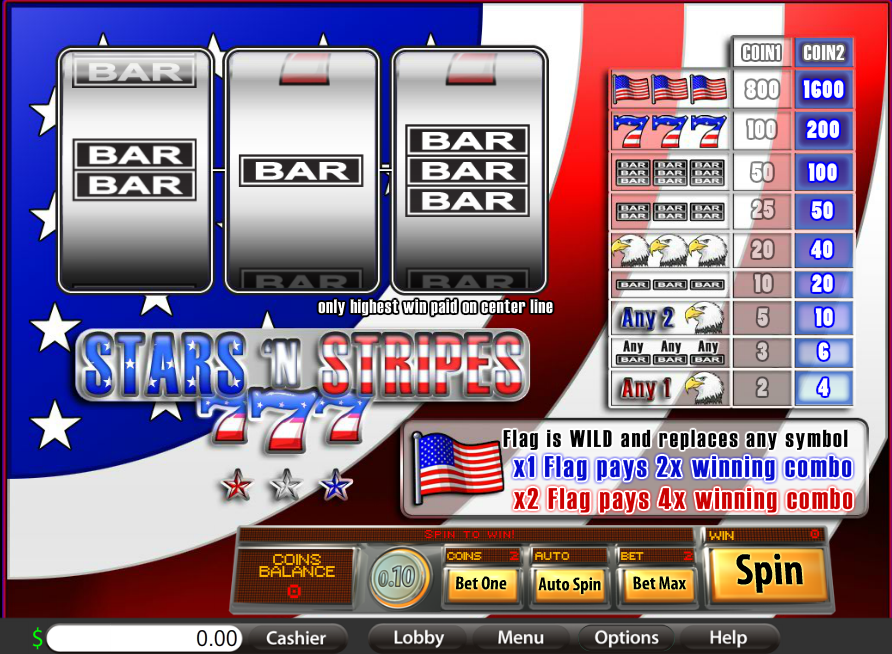Show the Options panel

626,638
